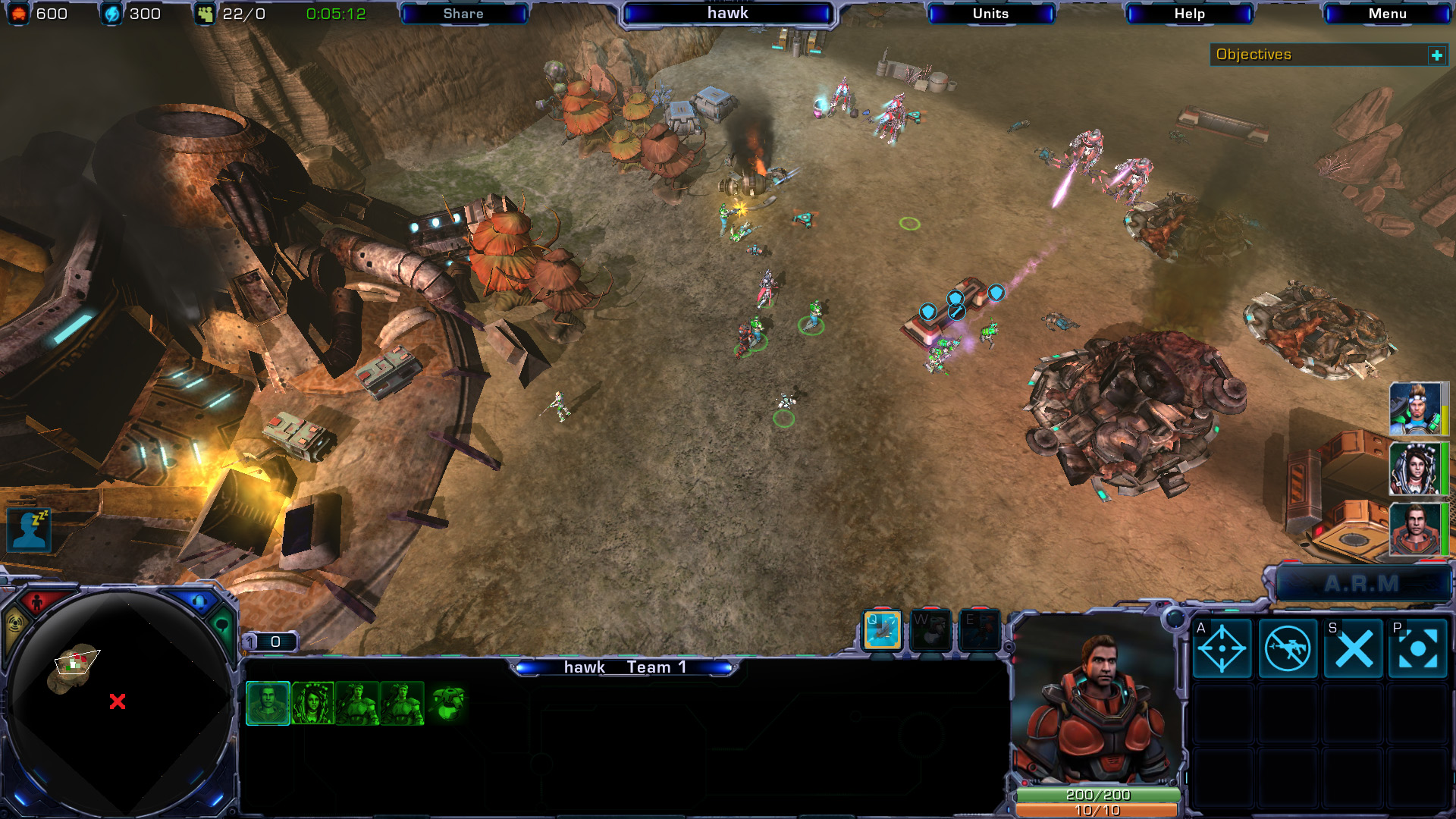1456x819 pixels.
Task: Open chat with the green speech-bubble button
Action: click(x=222, y=626)
